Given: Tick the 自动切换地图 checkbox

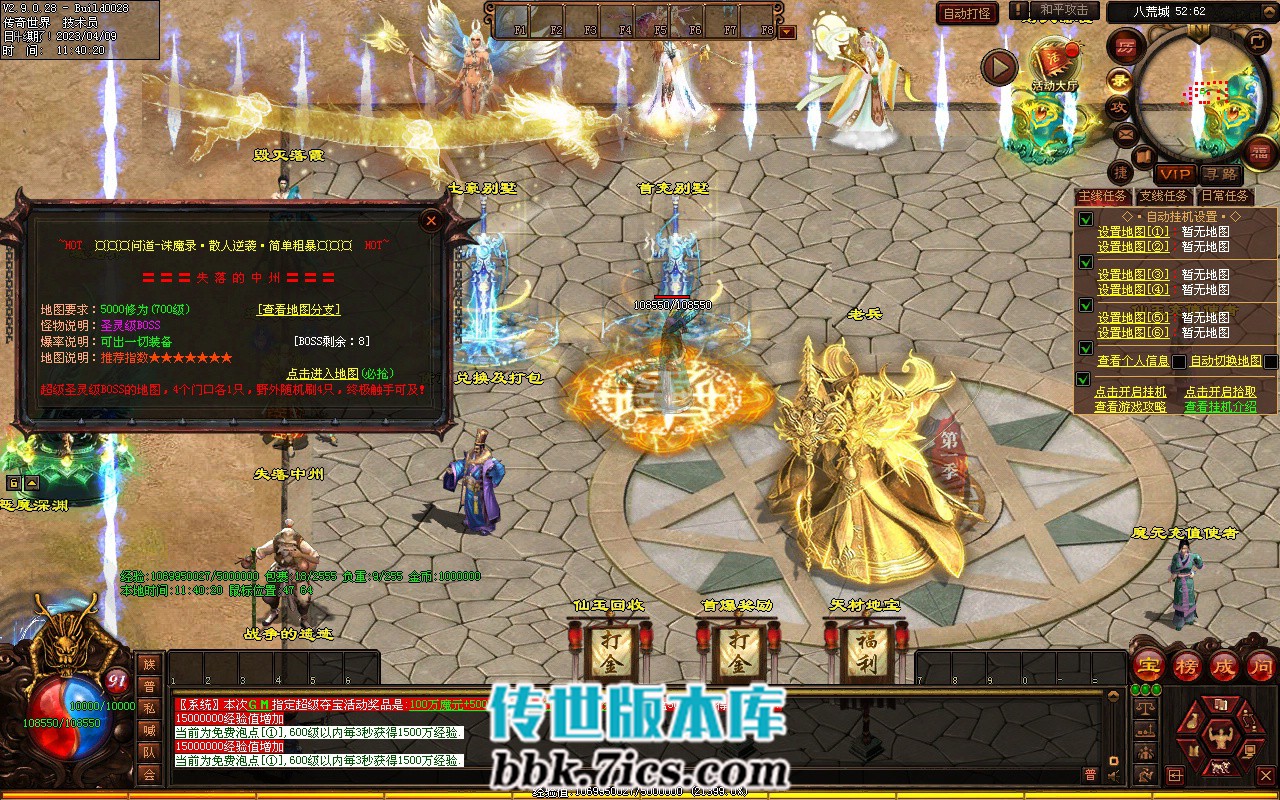Looking at the screenshot, I should click(1270, 361).
